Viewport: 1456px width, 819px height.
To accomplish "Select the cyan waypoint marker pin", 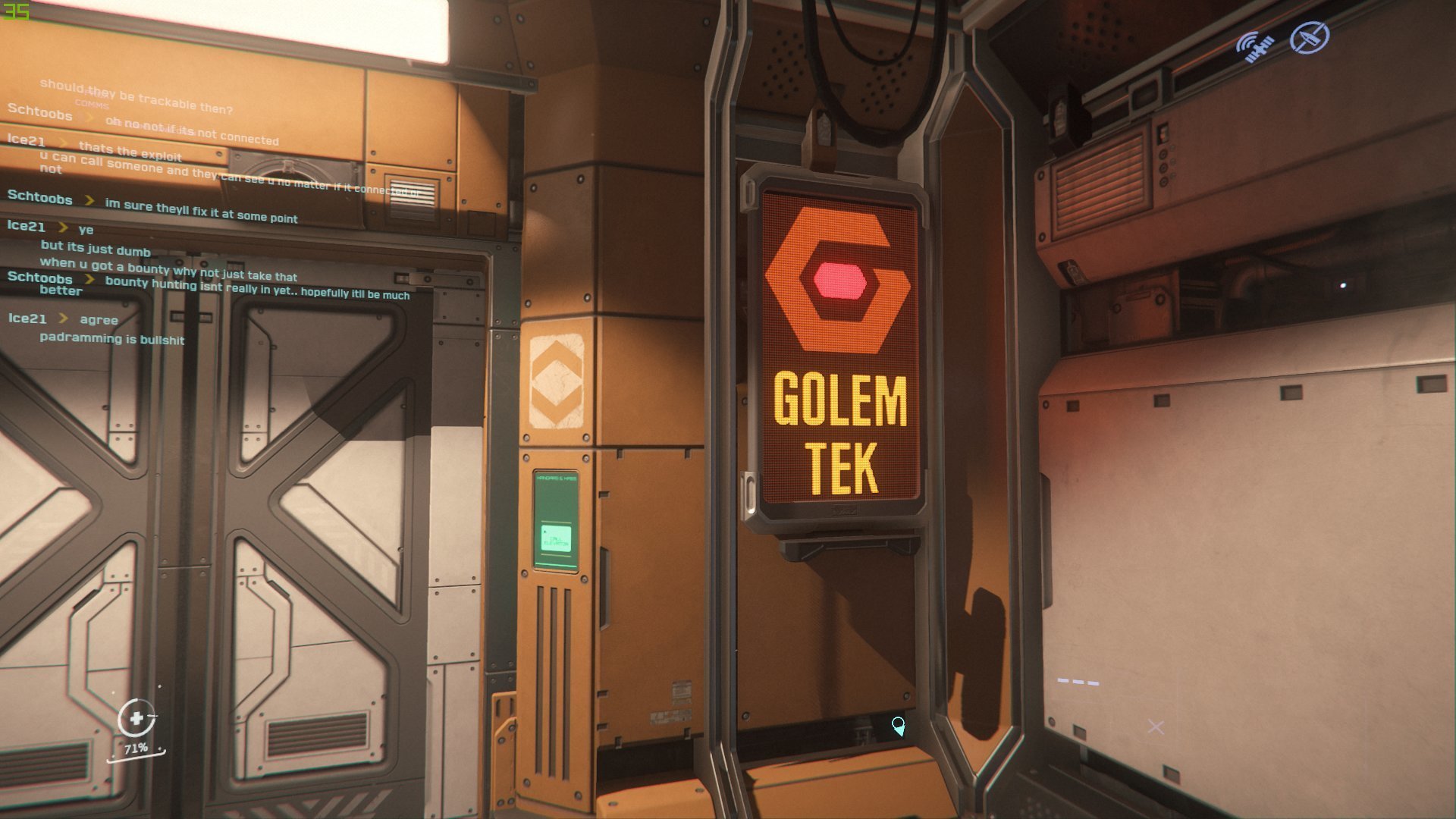I will coord(898,726).
